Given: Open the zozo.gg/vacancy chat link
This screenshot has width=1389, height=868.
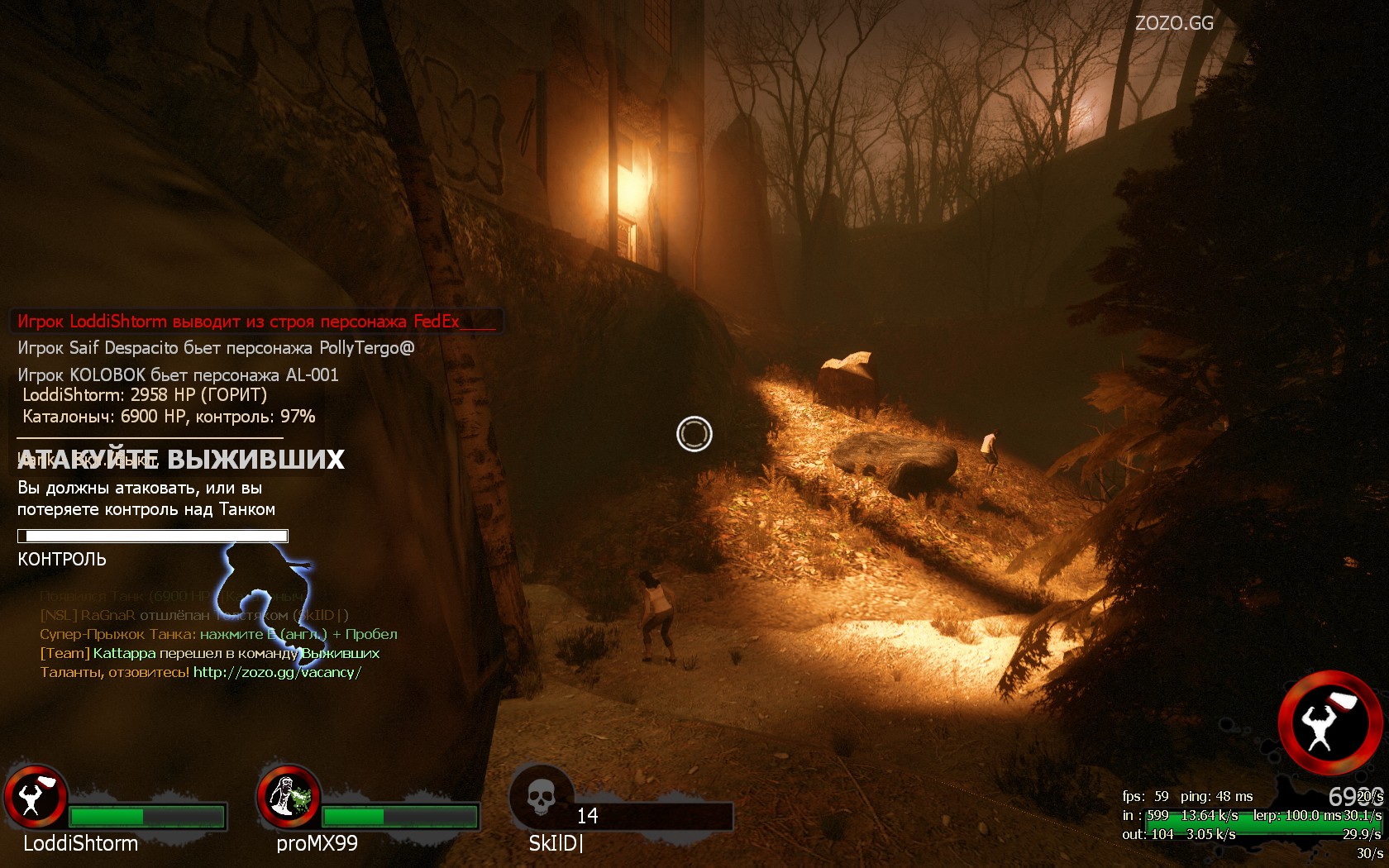Looking at the screenshot, I should tap(277, 672).
